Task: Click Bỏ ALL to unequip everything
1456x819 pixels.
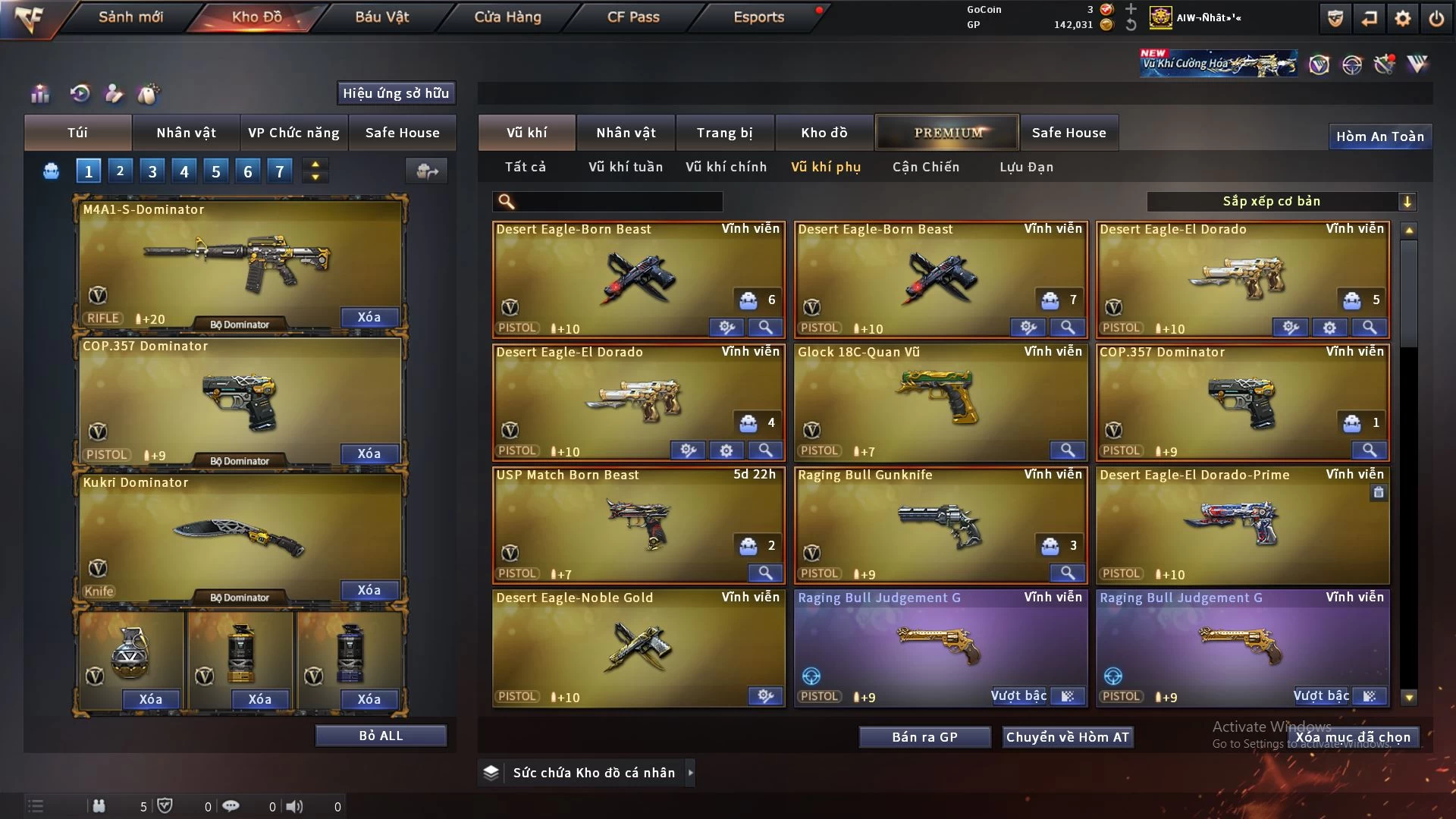Action: pos(381,736)
